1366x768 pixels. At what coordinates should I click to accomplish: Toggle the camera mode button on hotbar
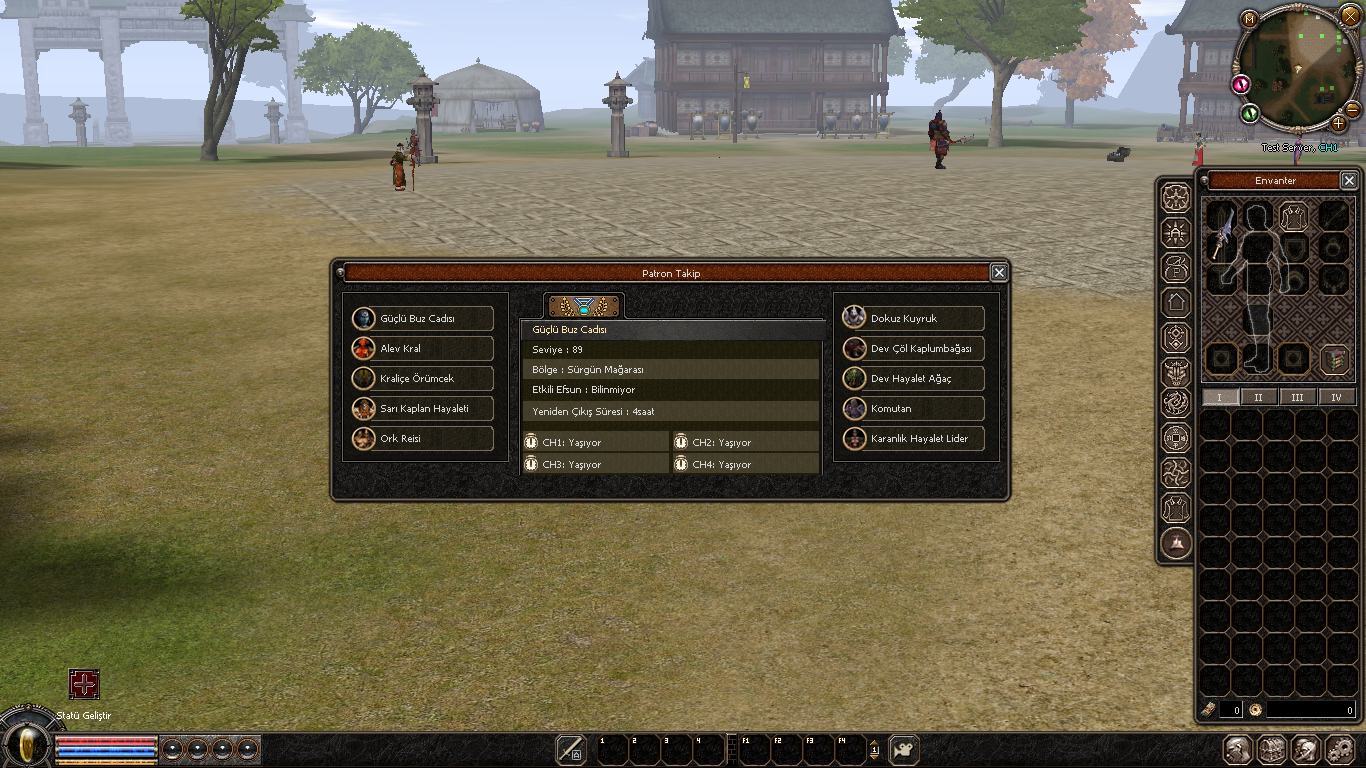point(904,750)
